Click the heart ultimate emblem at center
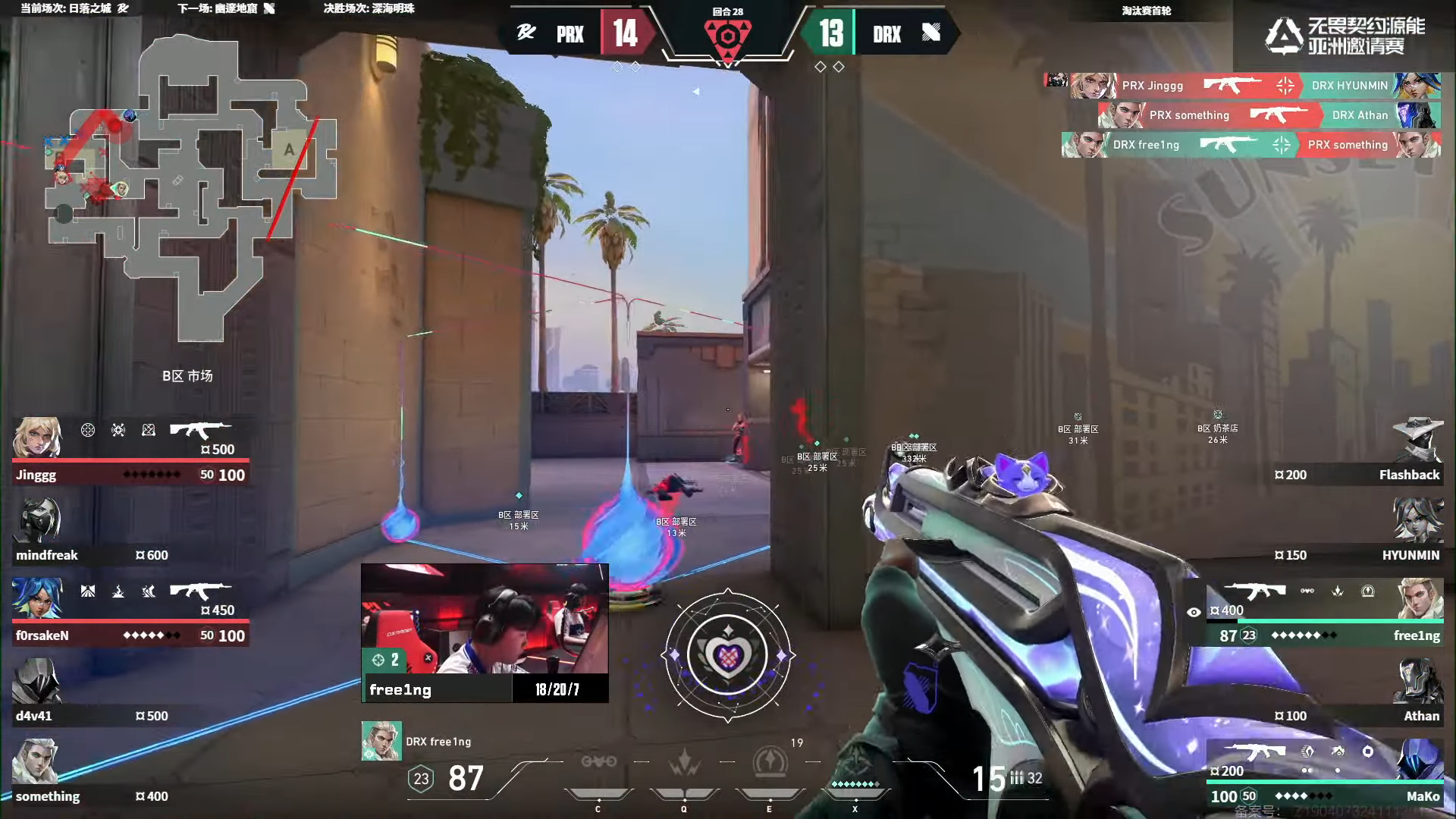Viewport: 1456px width, 819px height. [x=727, y=654]
